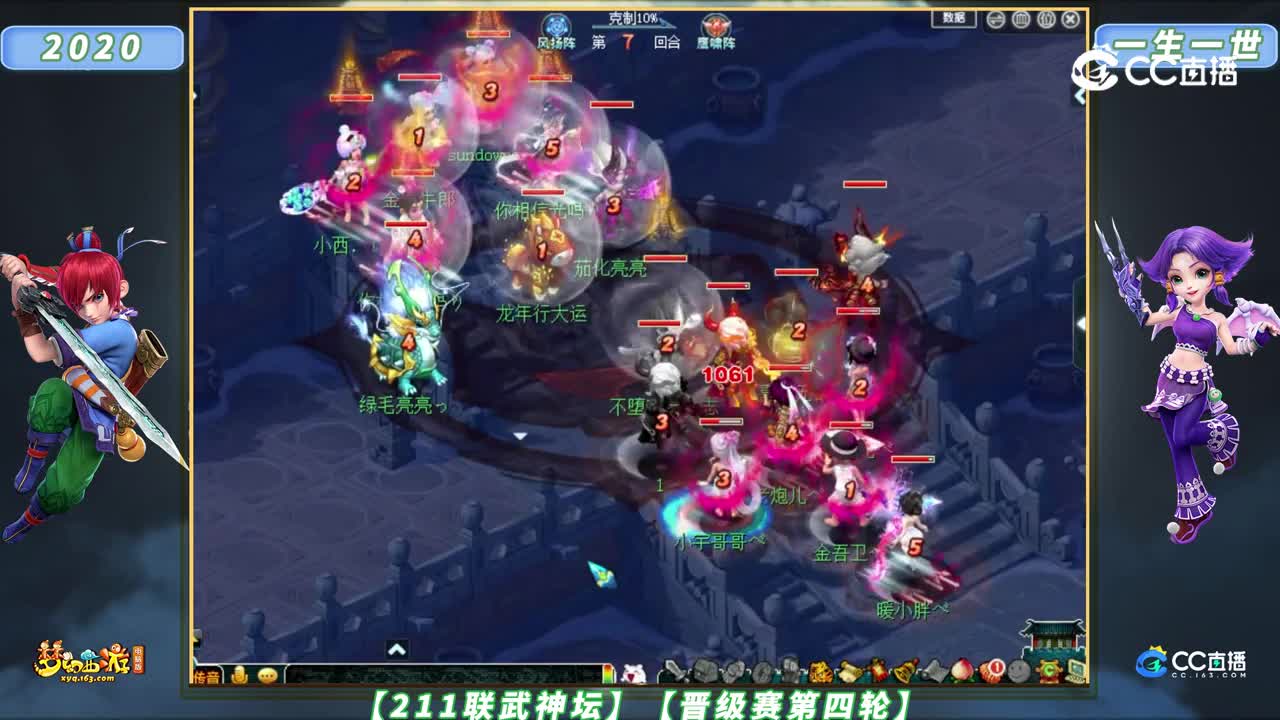Viewport: 1280px width, 720px height.
Task: Select the 风扬阵 formation icon at battle top
Action: point(555,26)
